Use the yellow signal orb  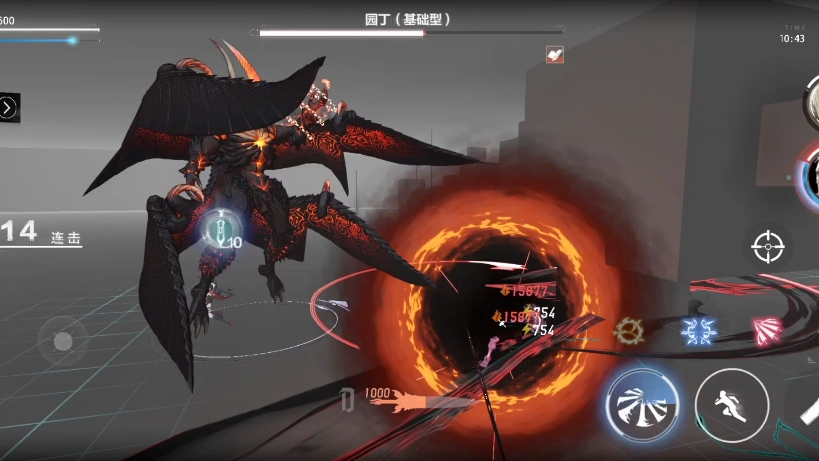[x=630, y=329]
